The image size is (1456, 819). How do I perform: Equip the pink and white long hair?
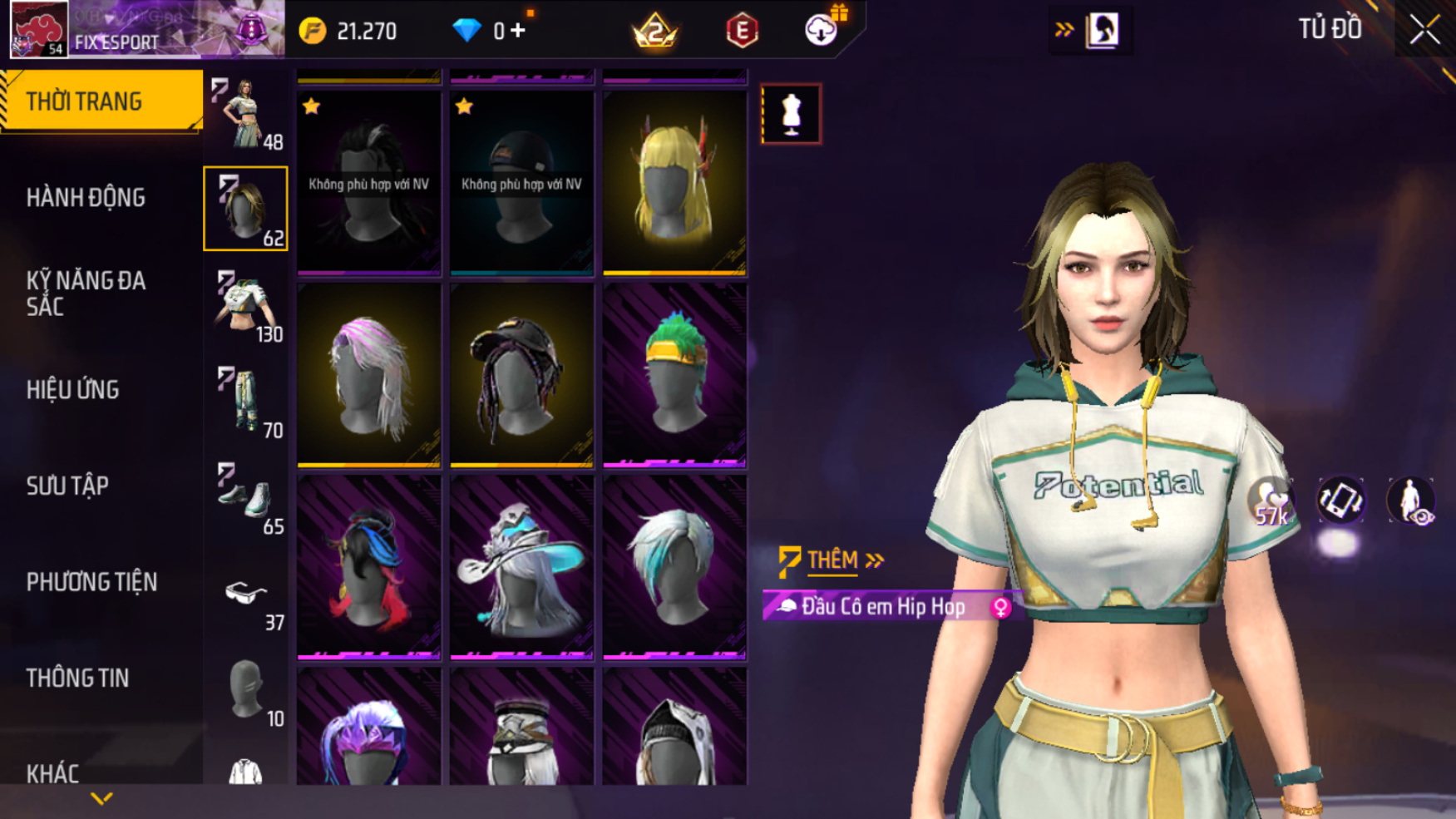click(369, 375)
